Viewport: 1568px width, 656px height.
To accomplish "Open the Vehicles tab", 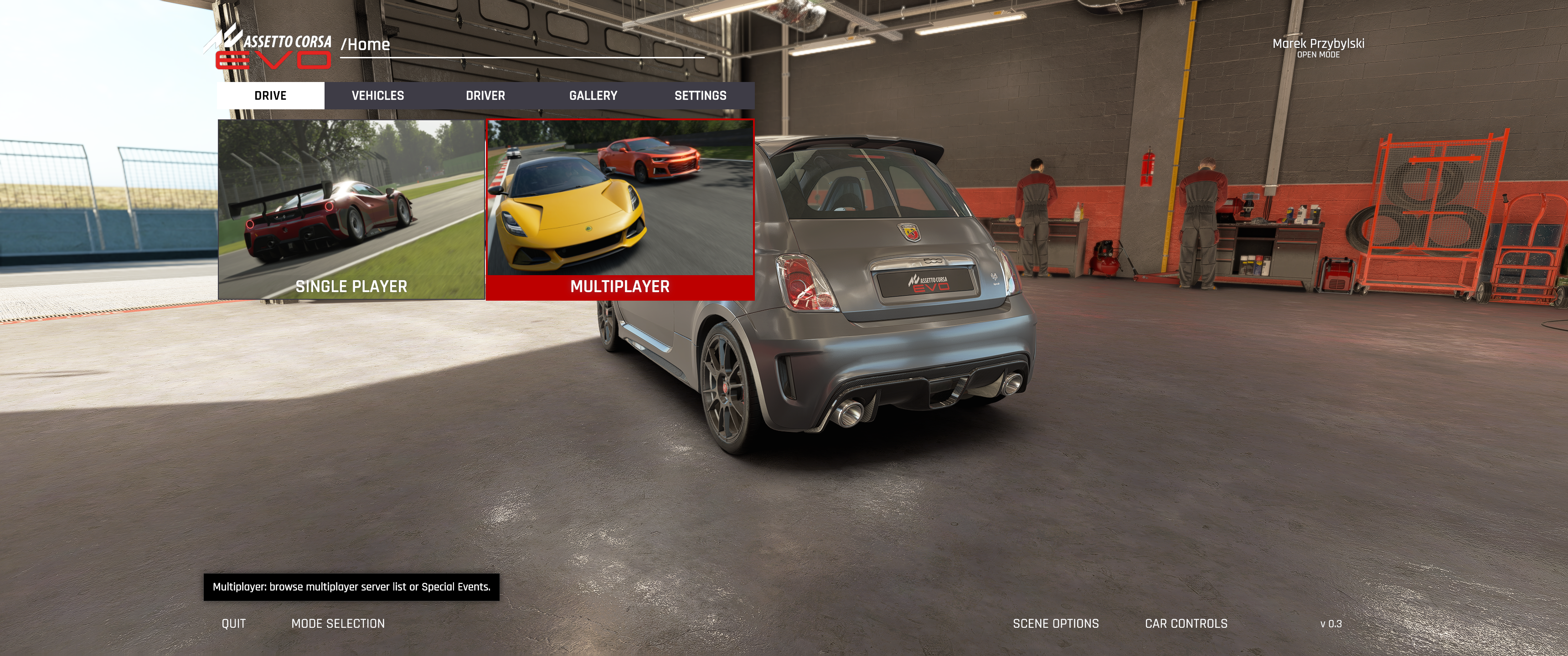I will 378,96.
